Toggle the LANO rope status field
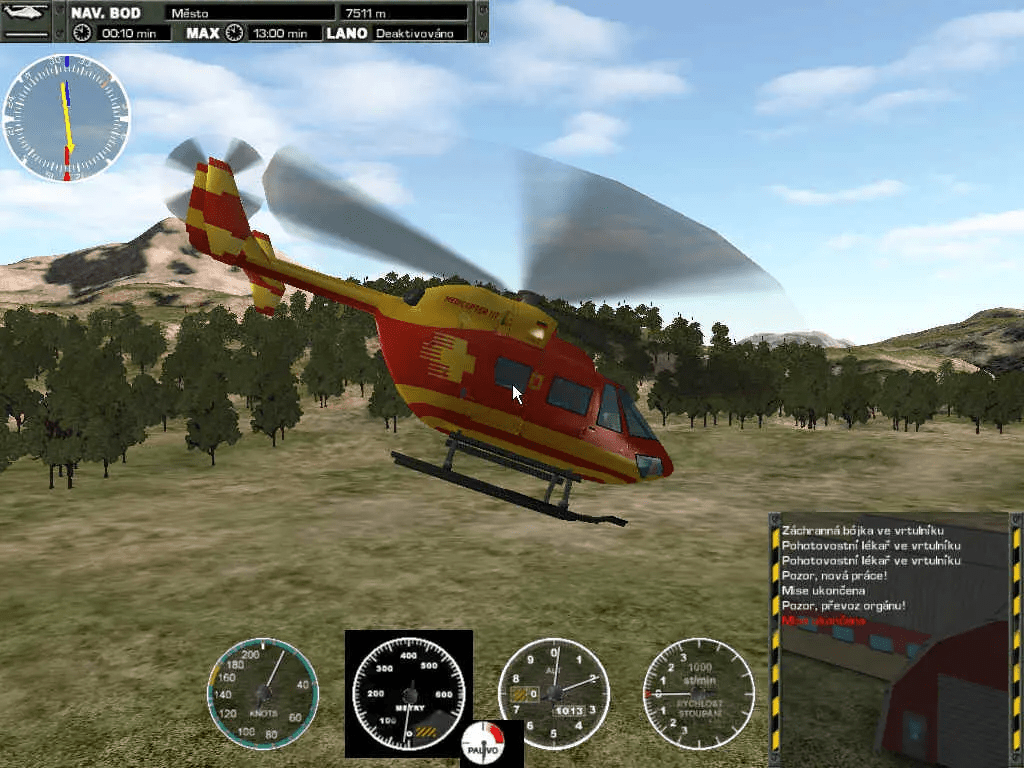This screenshot has height=768, width=1024. 420,33
